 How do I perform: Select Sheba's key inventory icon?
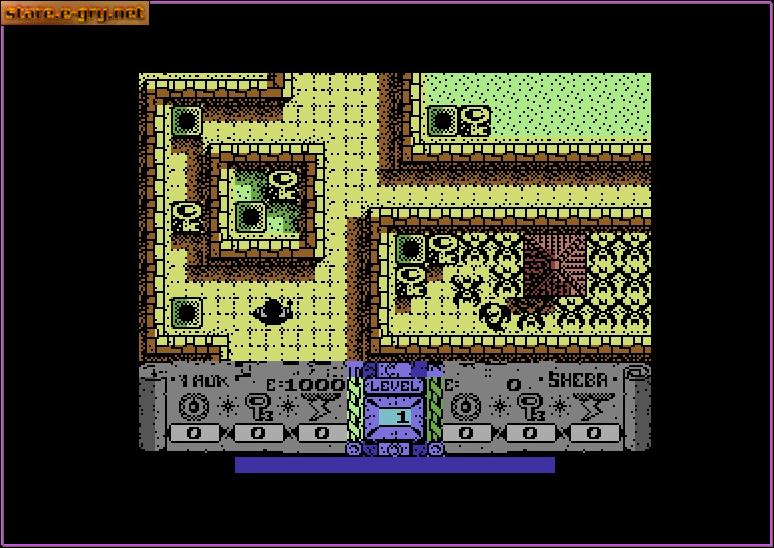[530, 407]
